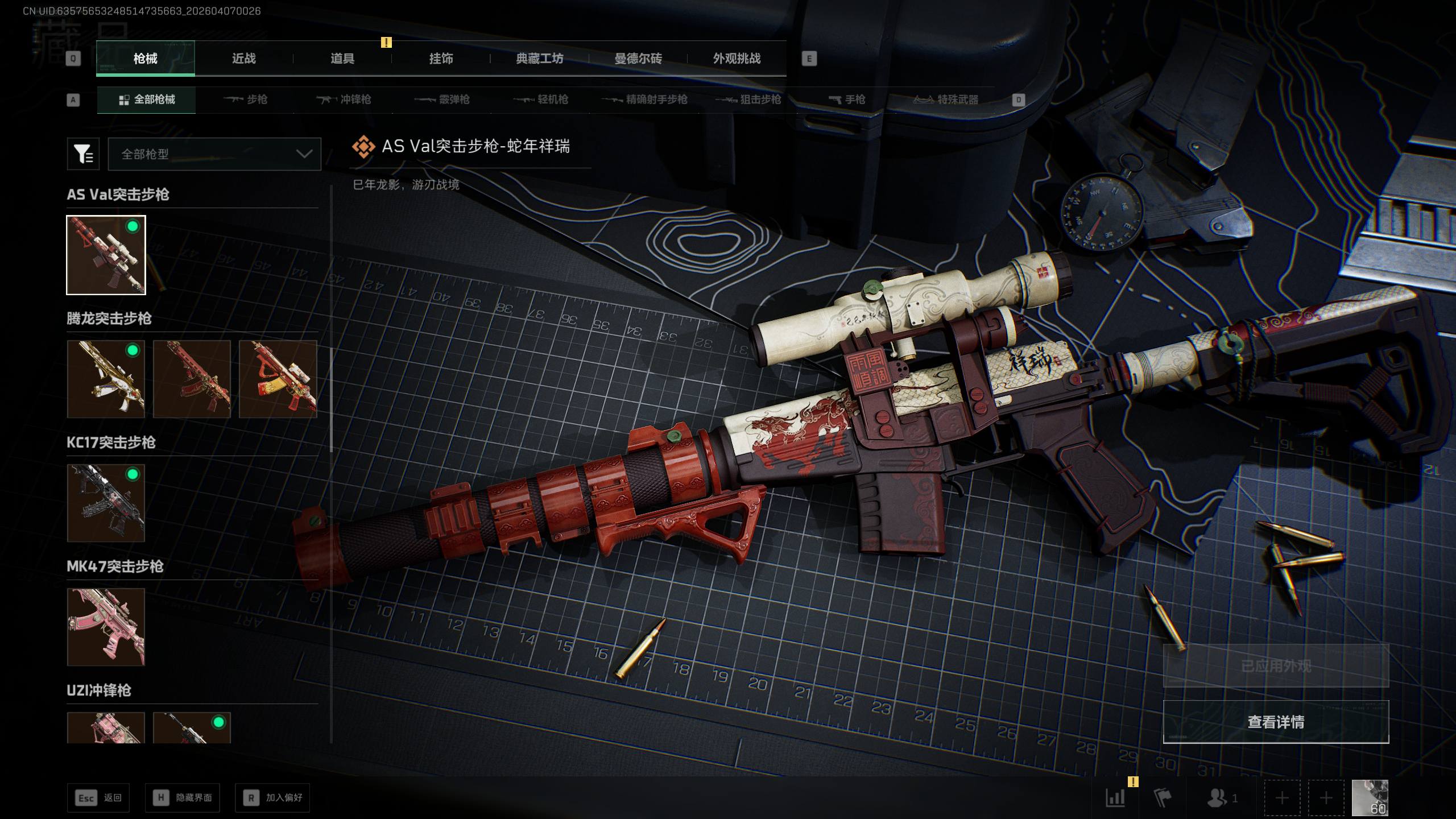Pick the pink MK47 skin thumbnail
Screen dimensions: 1456x819
[x=106, y=627]
